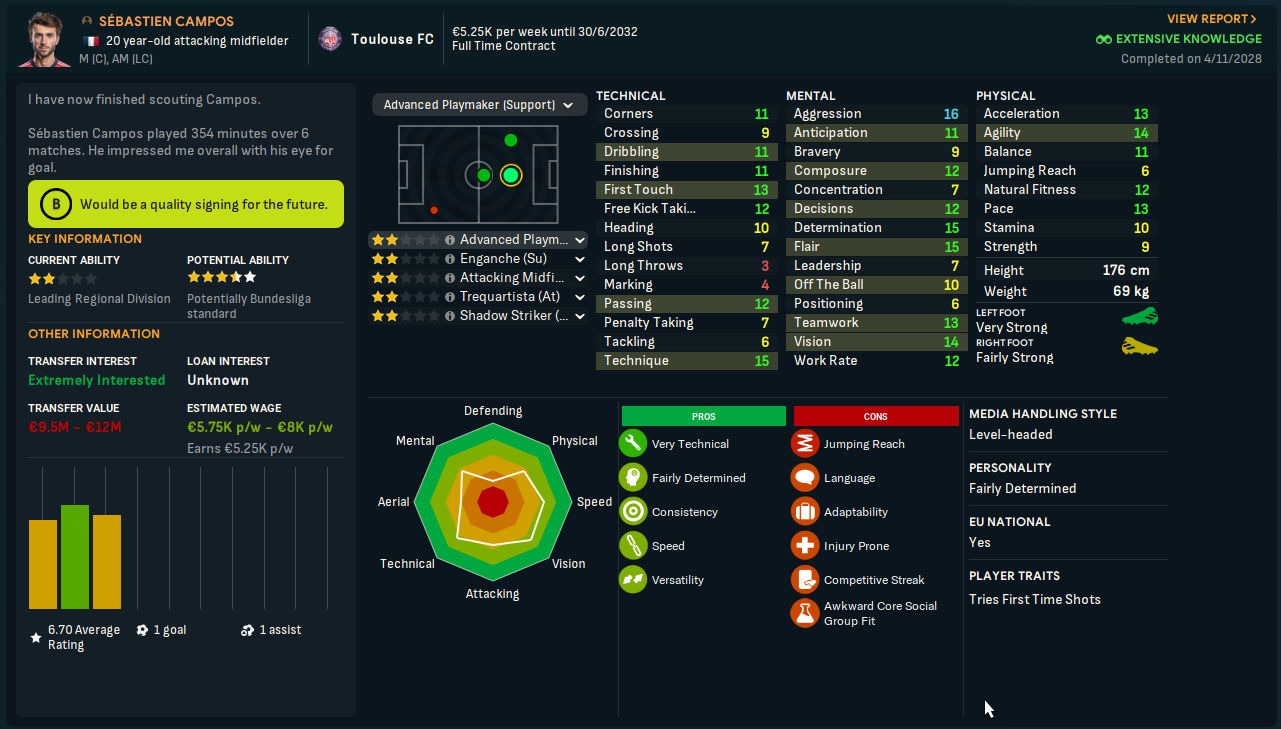
Task: Select the Versatility pro icon
Action: pos(632,580)
